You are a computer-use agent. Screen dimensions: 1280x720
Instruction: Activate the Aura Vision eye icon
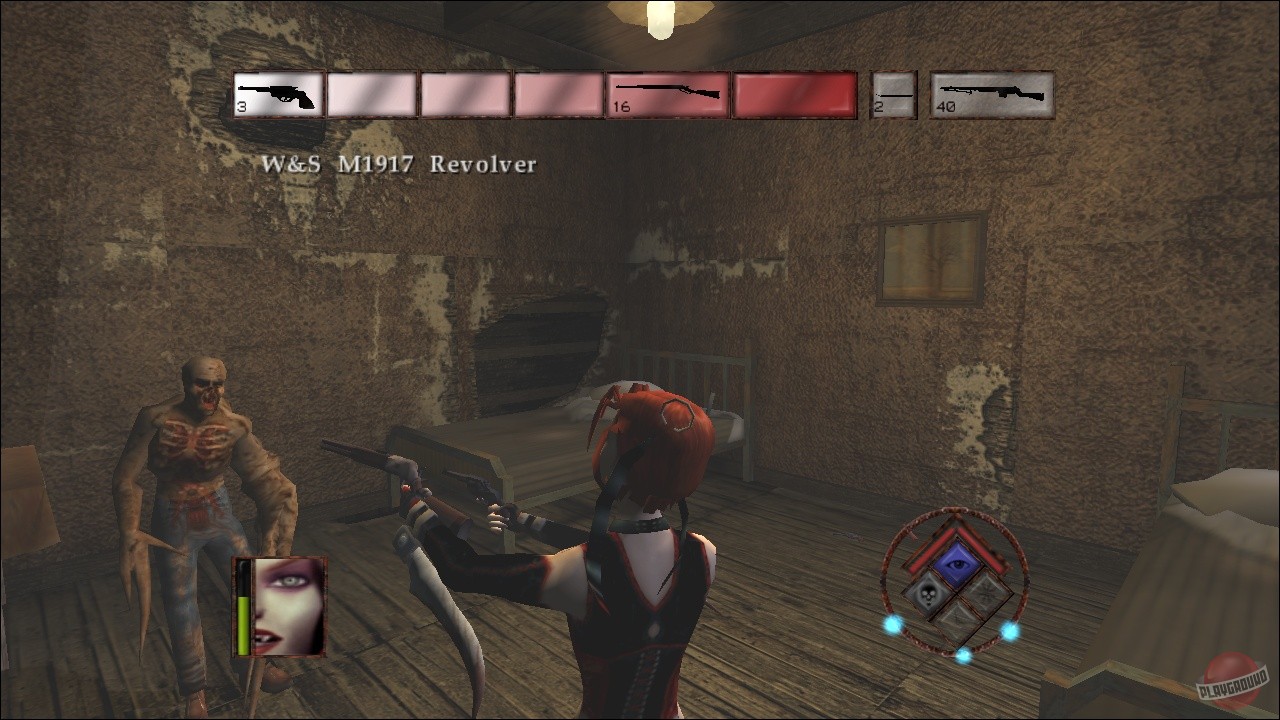click(x=958, y=562)
